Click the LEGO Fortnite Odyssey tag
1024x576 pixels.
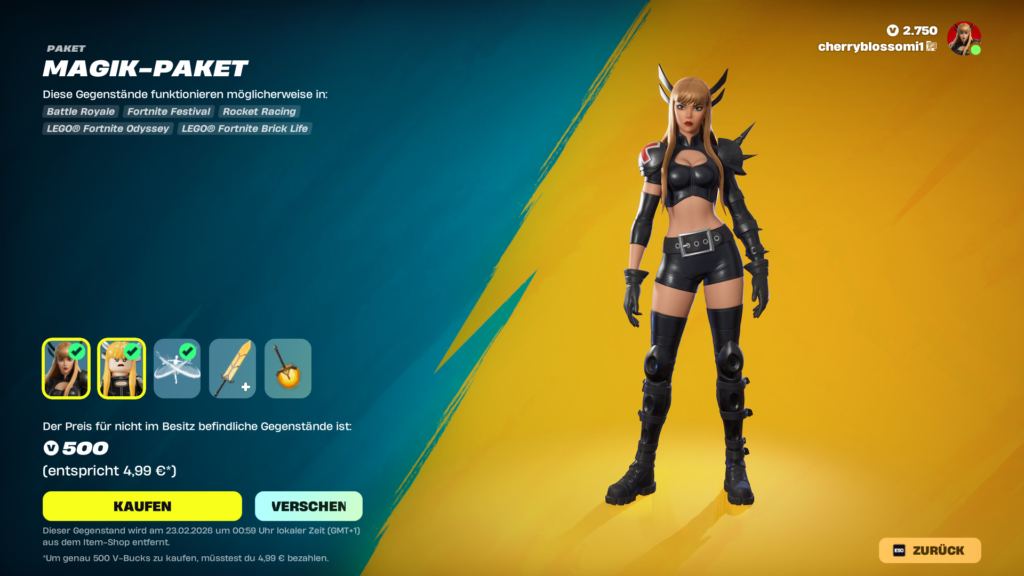tap(108, 128)
